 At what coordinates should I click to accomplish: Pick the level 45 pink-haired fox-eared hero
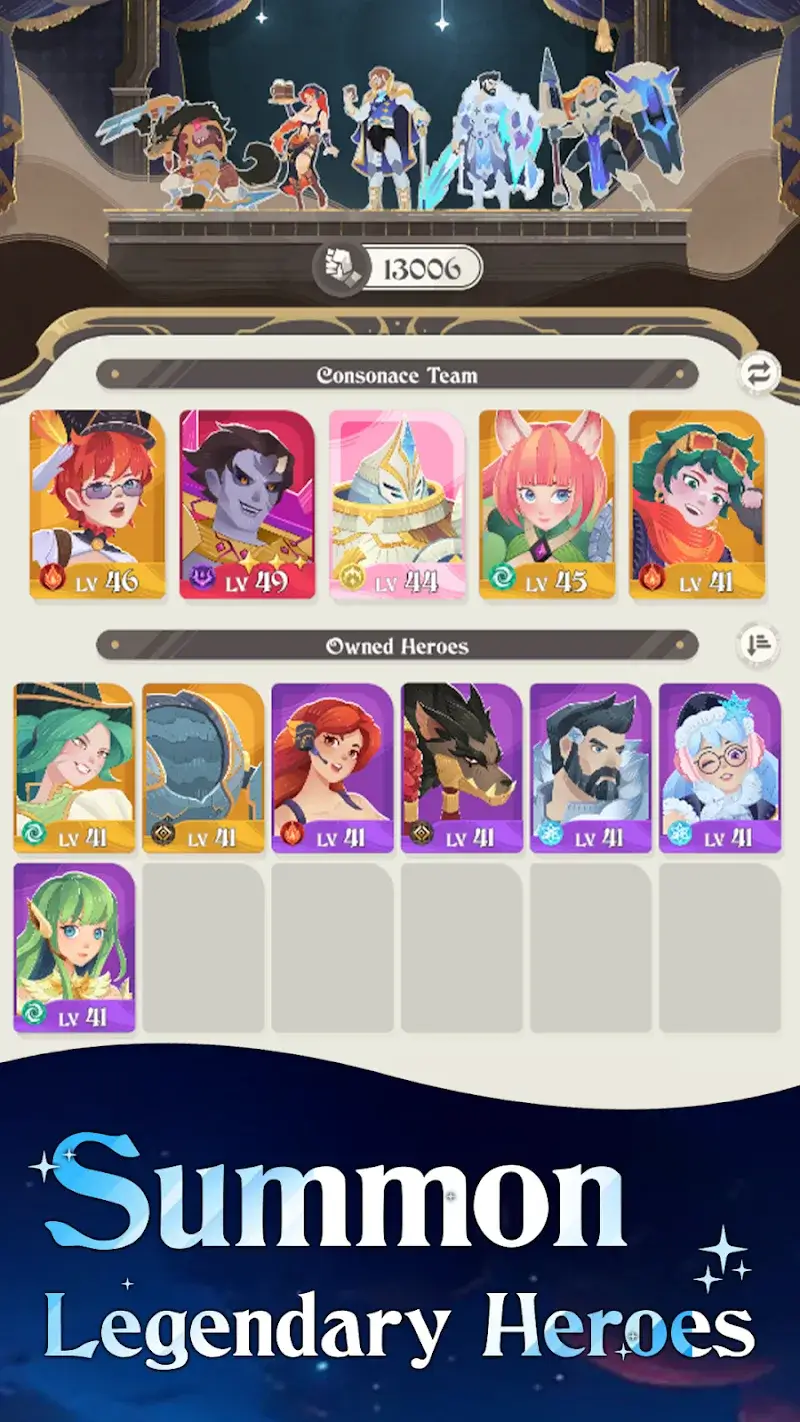(547, 504)
